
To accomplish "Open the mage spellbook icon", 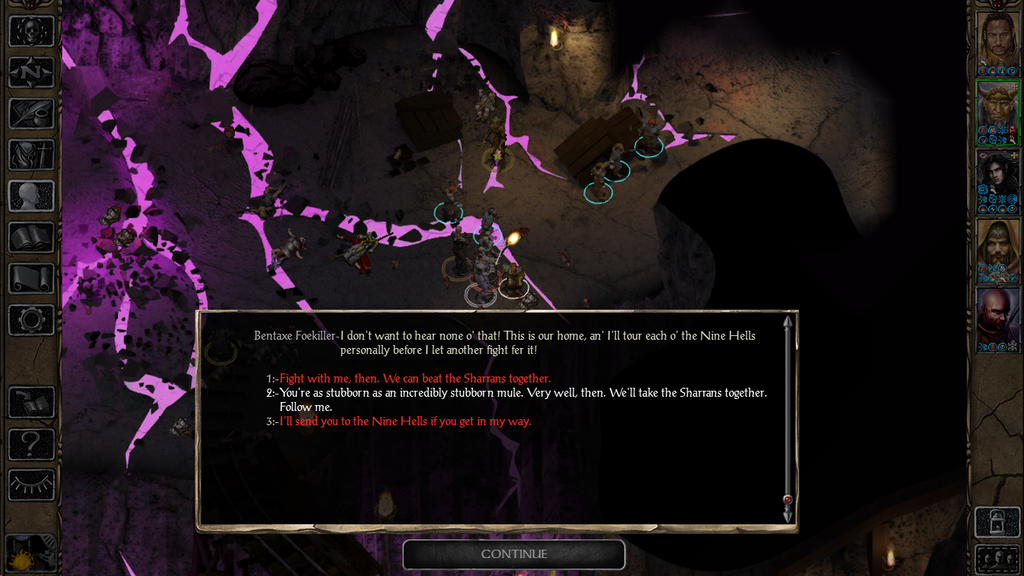I will [31, 237].
